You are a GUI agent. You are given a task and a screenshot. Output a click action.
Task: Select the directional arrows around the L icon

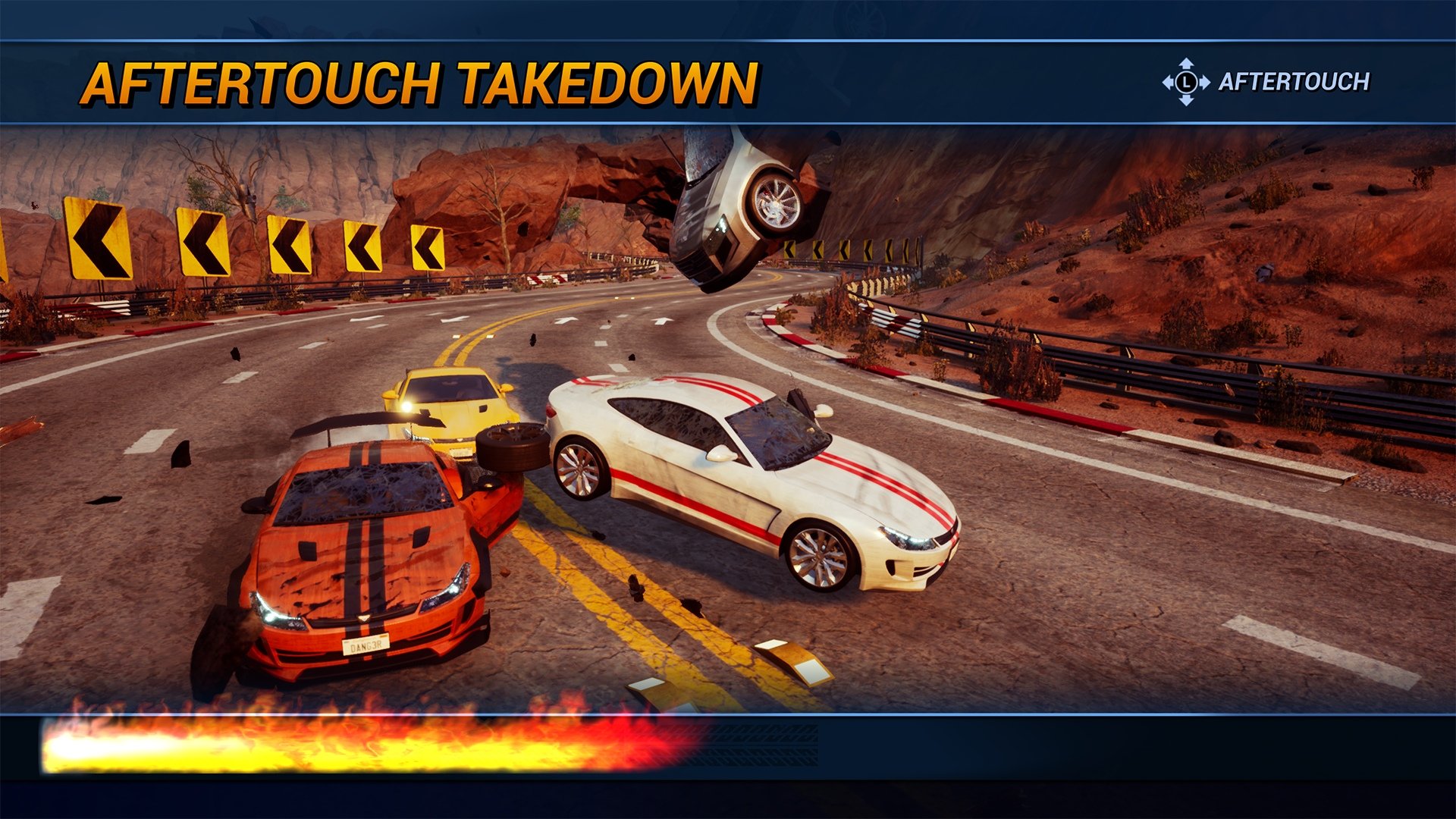(x=1185, y=80)
